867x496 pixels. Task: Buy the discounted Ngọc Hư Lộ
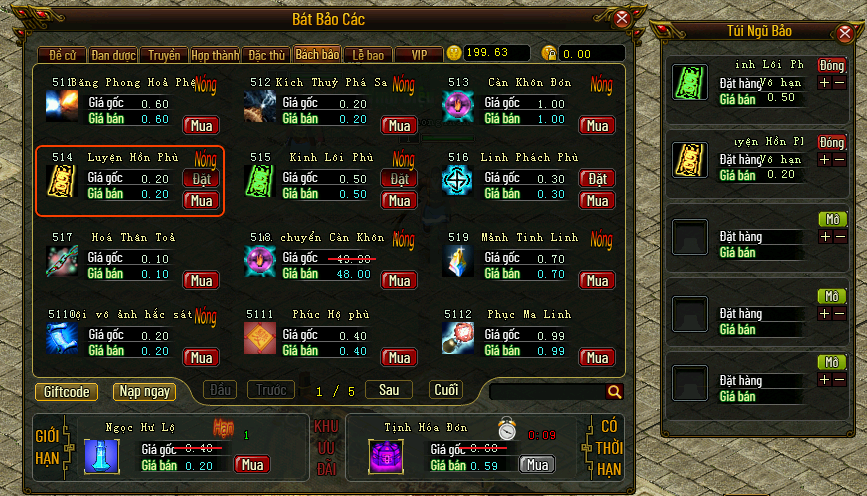252,465
